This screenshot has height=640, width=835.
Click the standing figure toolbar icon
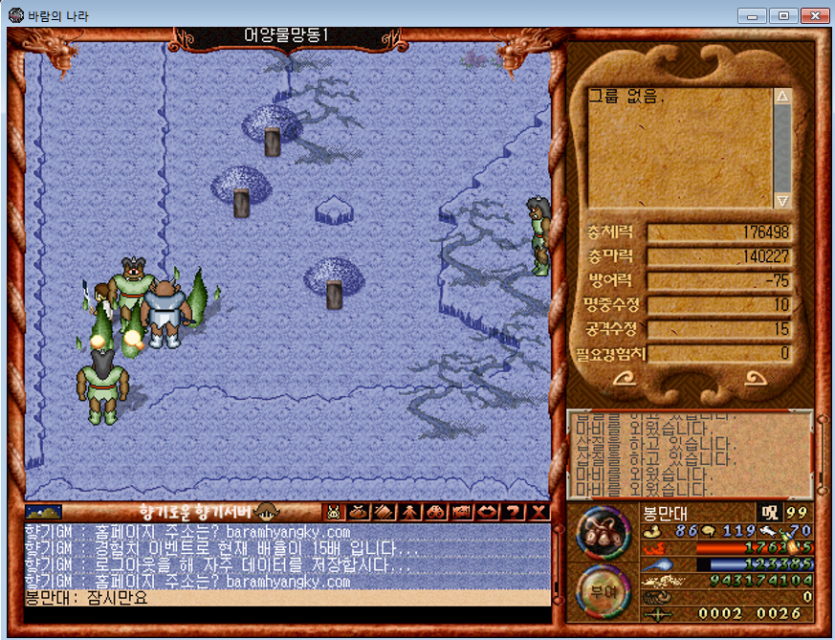pyautogui.click(x=410, y=511)
